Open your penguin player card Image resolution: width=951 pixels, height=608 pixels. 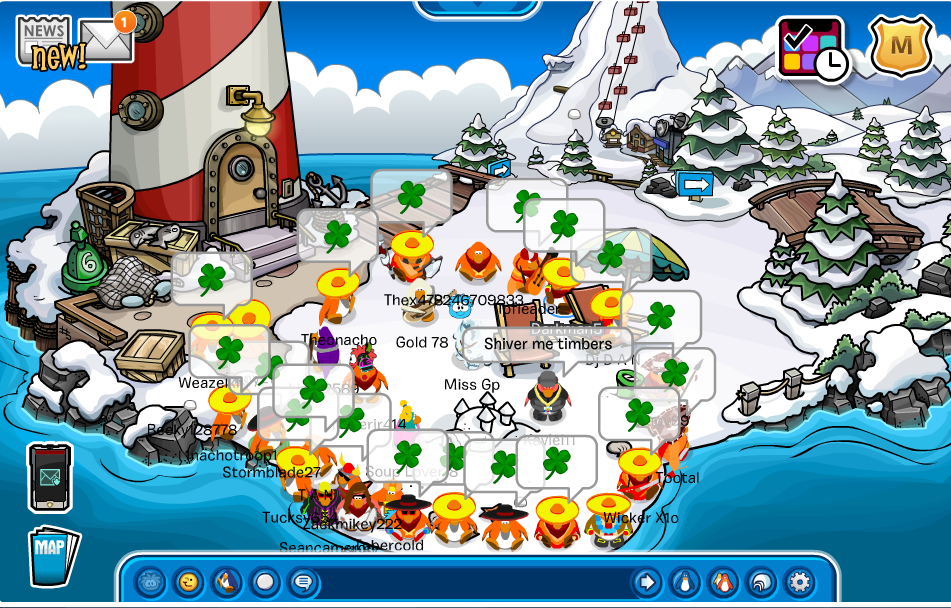(685, 581)
